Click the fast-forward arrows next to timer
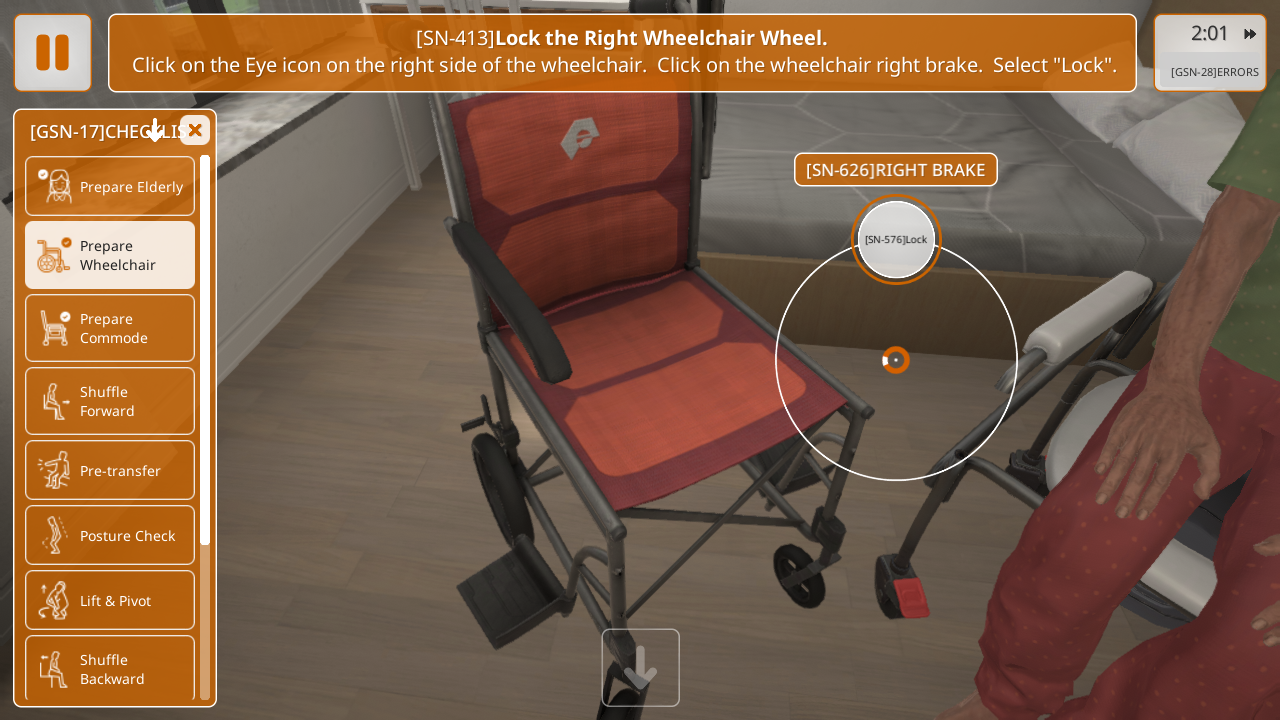The image size is (1280, 720). tap(1250, 34)
